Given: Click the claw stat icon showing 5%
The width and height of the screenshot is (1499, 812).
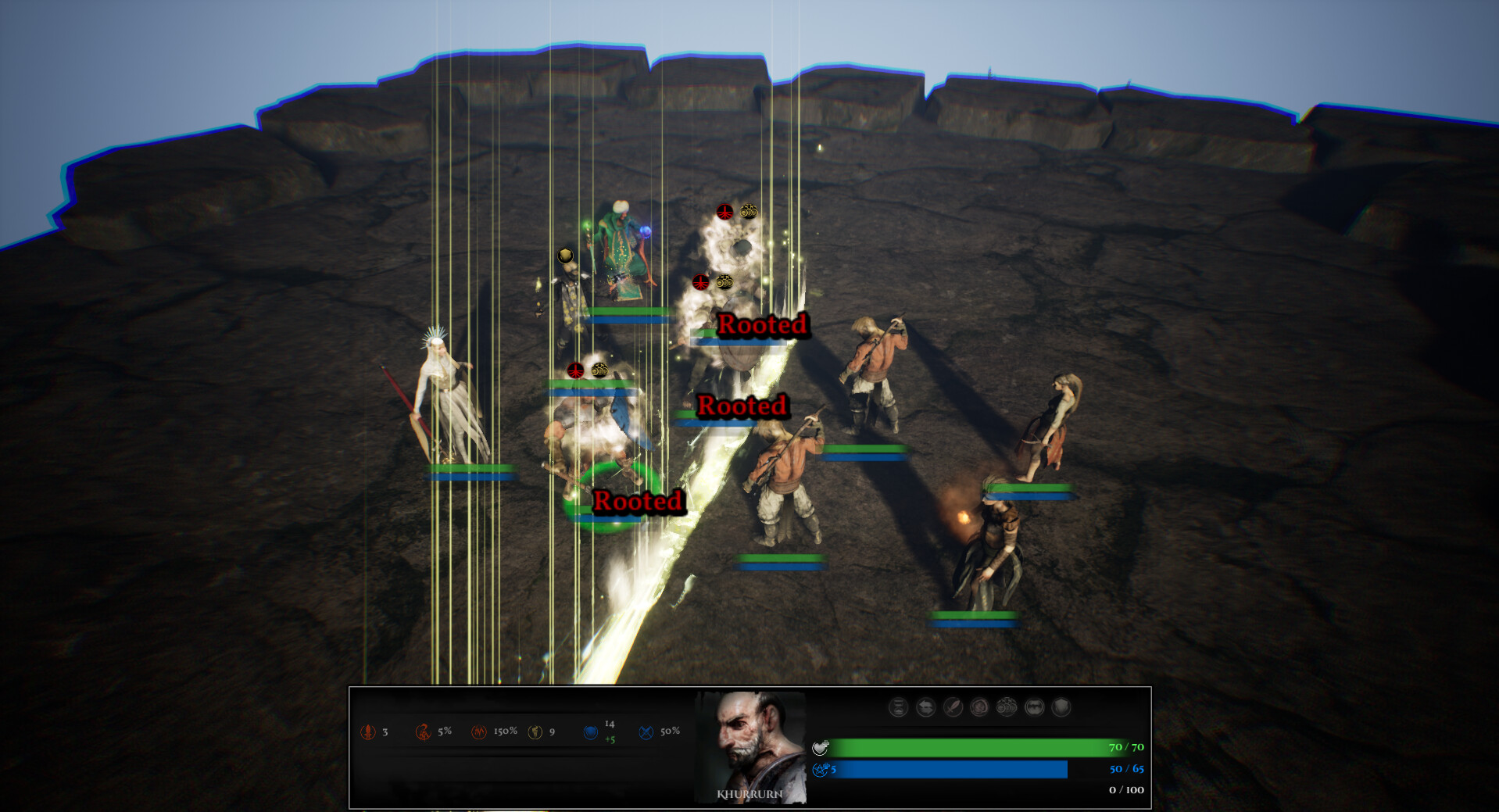Looking at the screenshot, I should pyautogui.click(x=422, y=732).
